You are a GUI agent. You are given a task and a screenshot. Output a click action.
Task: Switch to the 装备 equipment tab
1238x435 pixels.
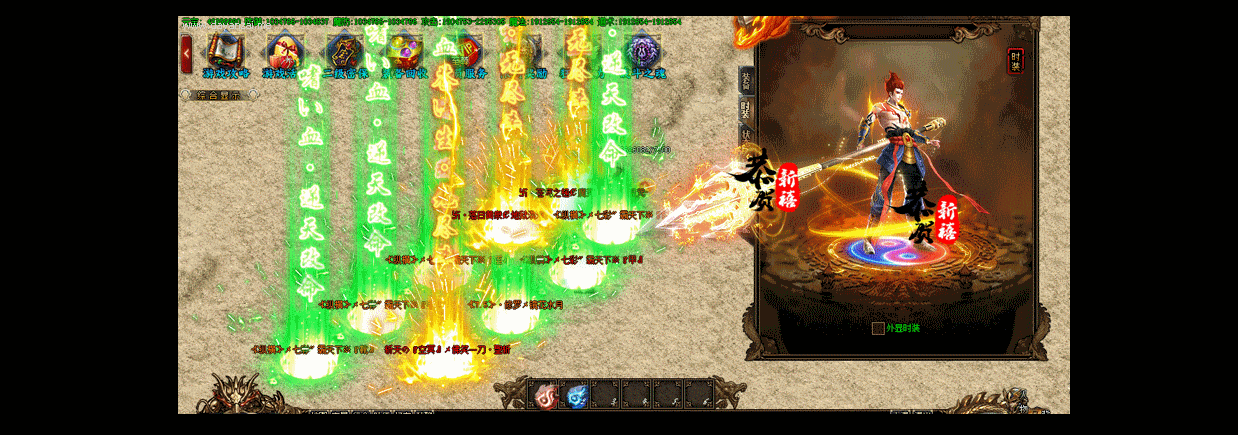click(746, 81)
